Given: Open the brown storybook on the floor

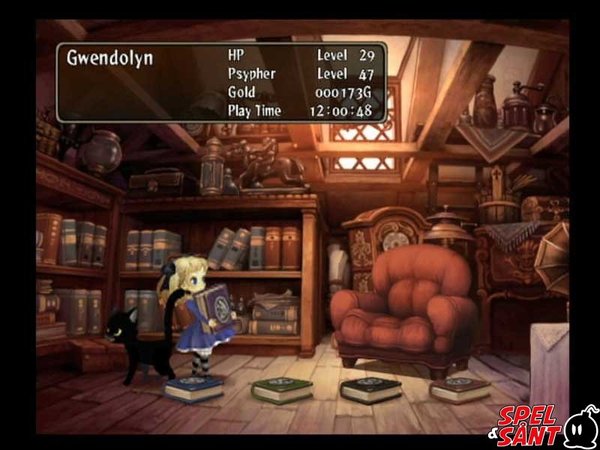Looking at the screenshot, I should pyautogui.click(x=459, y=388).
